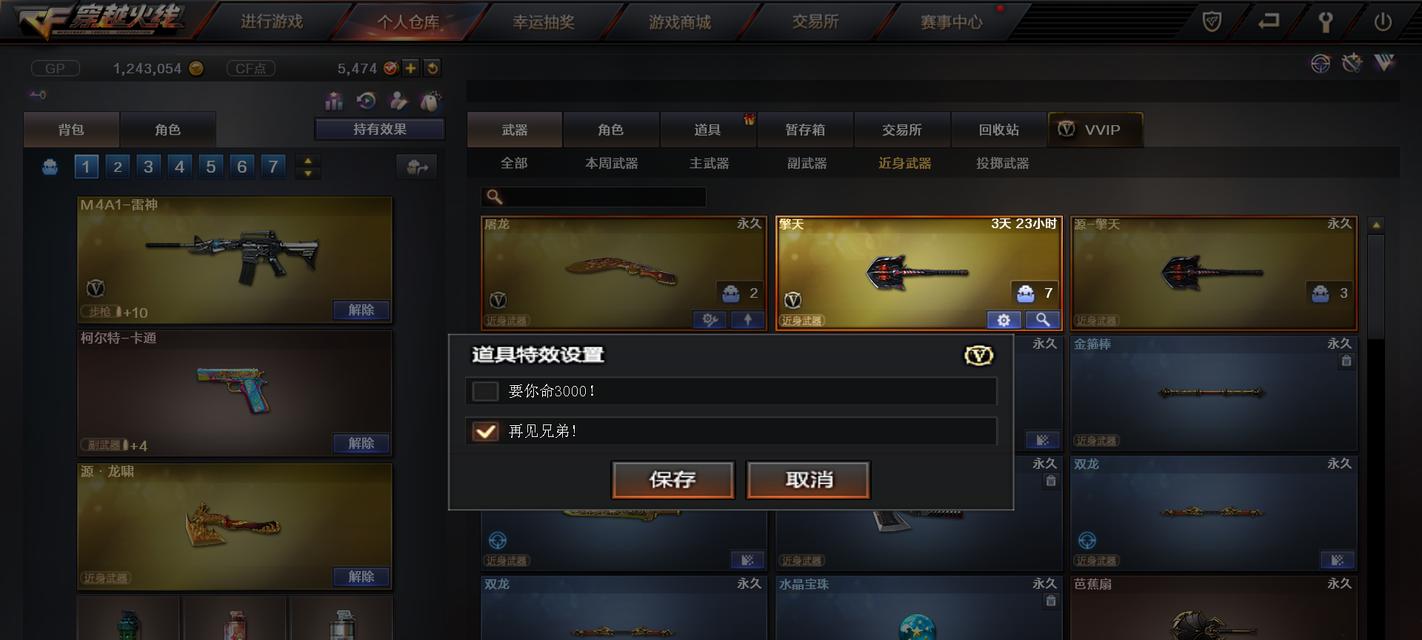Cancel the item effect dialog

click(x=808, y=480)
